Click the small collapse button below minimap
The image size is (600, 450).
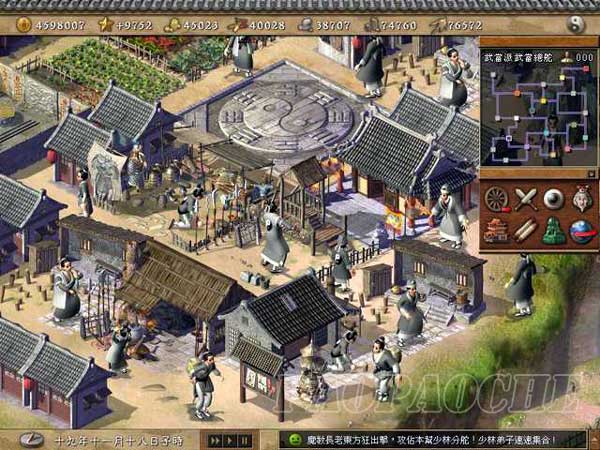click(x=590, y=173)
